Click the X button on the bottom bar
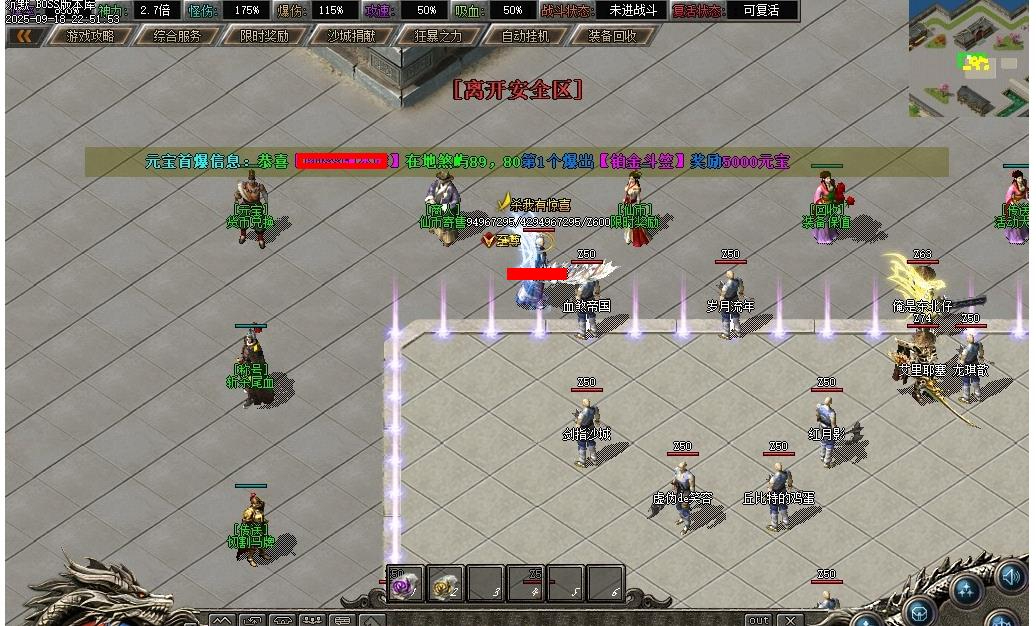The image size is (1036, 626). coord(790,620)
